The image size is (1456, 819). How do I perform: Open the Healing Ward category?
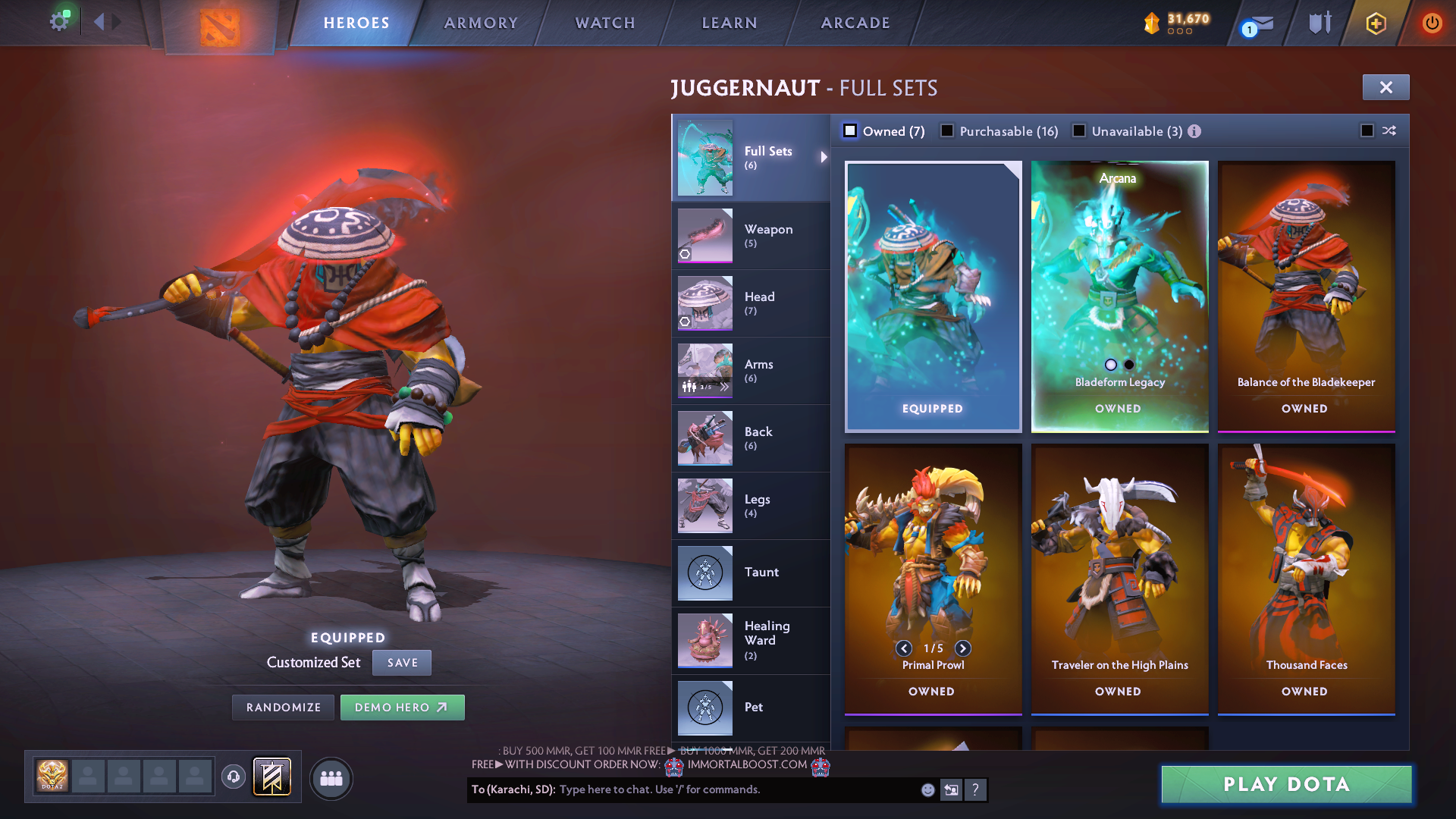click(751, 640)
